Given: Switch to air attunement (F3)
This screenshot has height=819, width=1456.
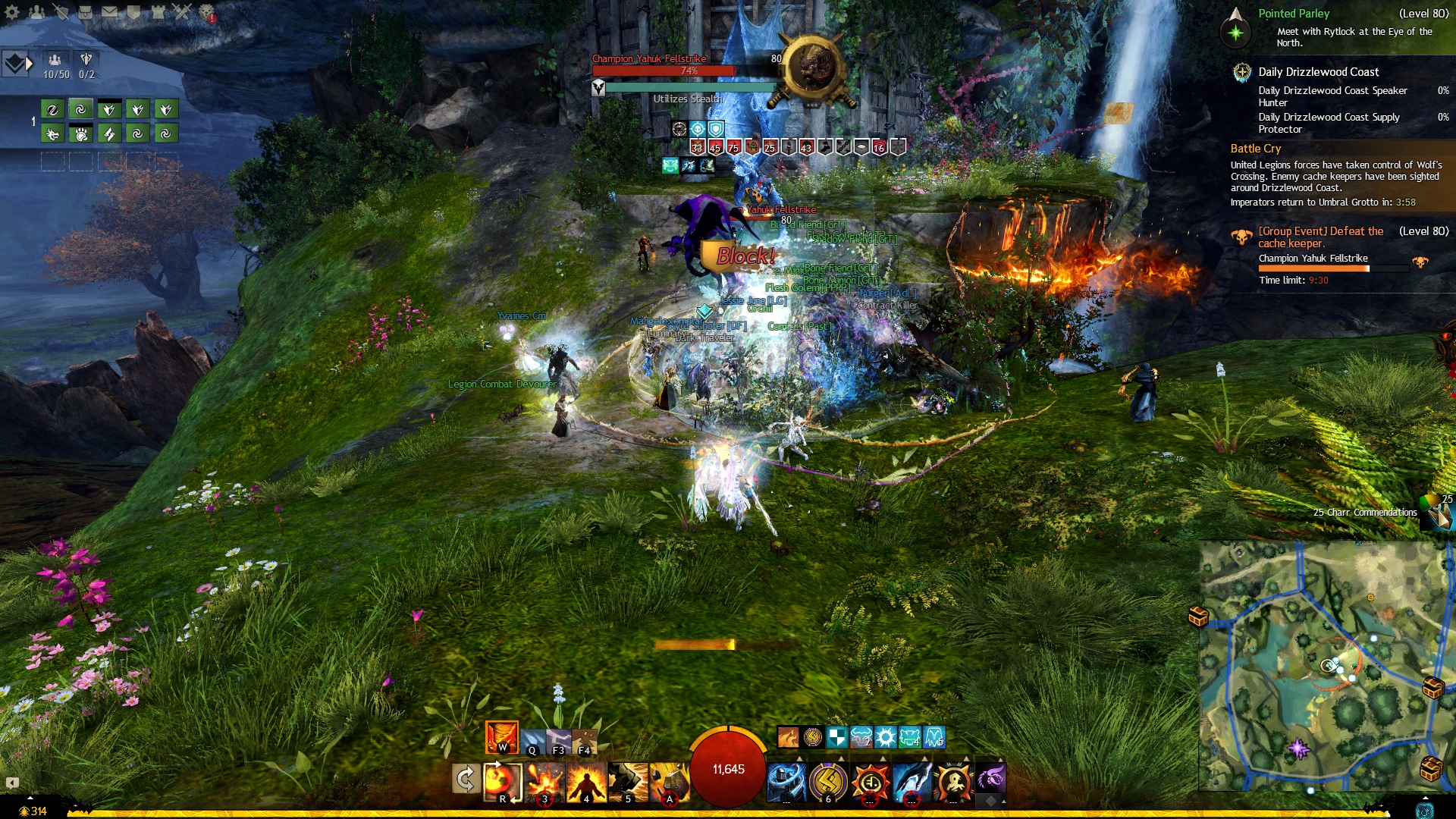Looking at the screenshot, I should 559,741.
